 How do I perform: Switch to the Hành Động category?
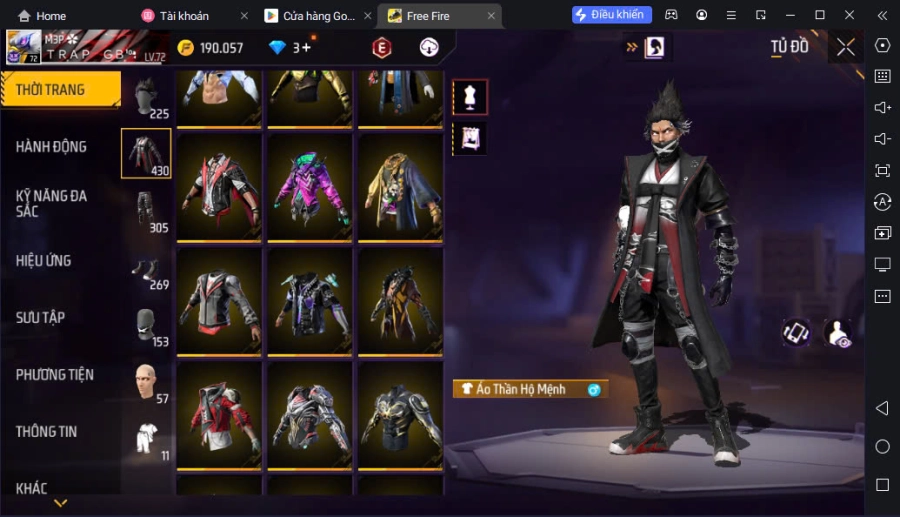[52, 147]
